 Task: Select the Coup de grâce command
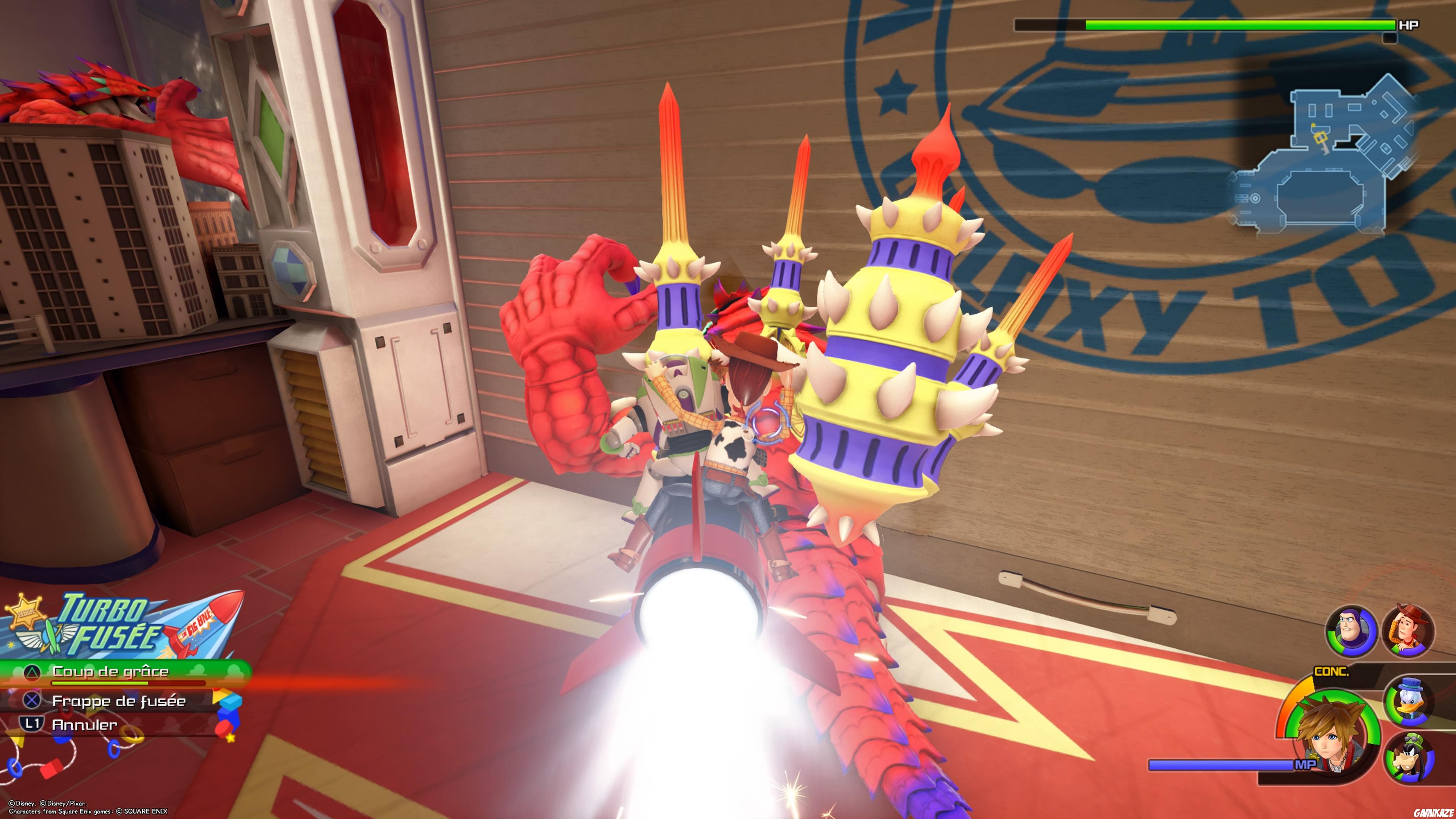[x=110, y=672]
